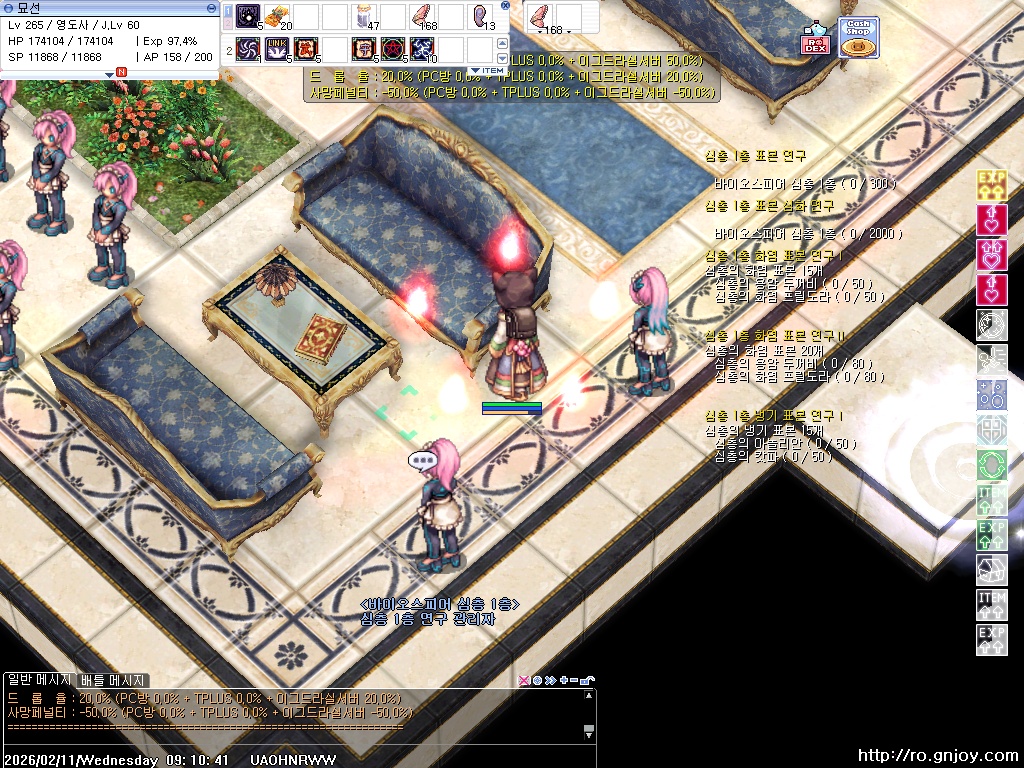Click the yellow EXP boost buff icon
Screen dimensions: 1024x768
click(991, 184)
